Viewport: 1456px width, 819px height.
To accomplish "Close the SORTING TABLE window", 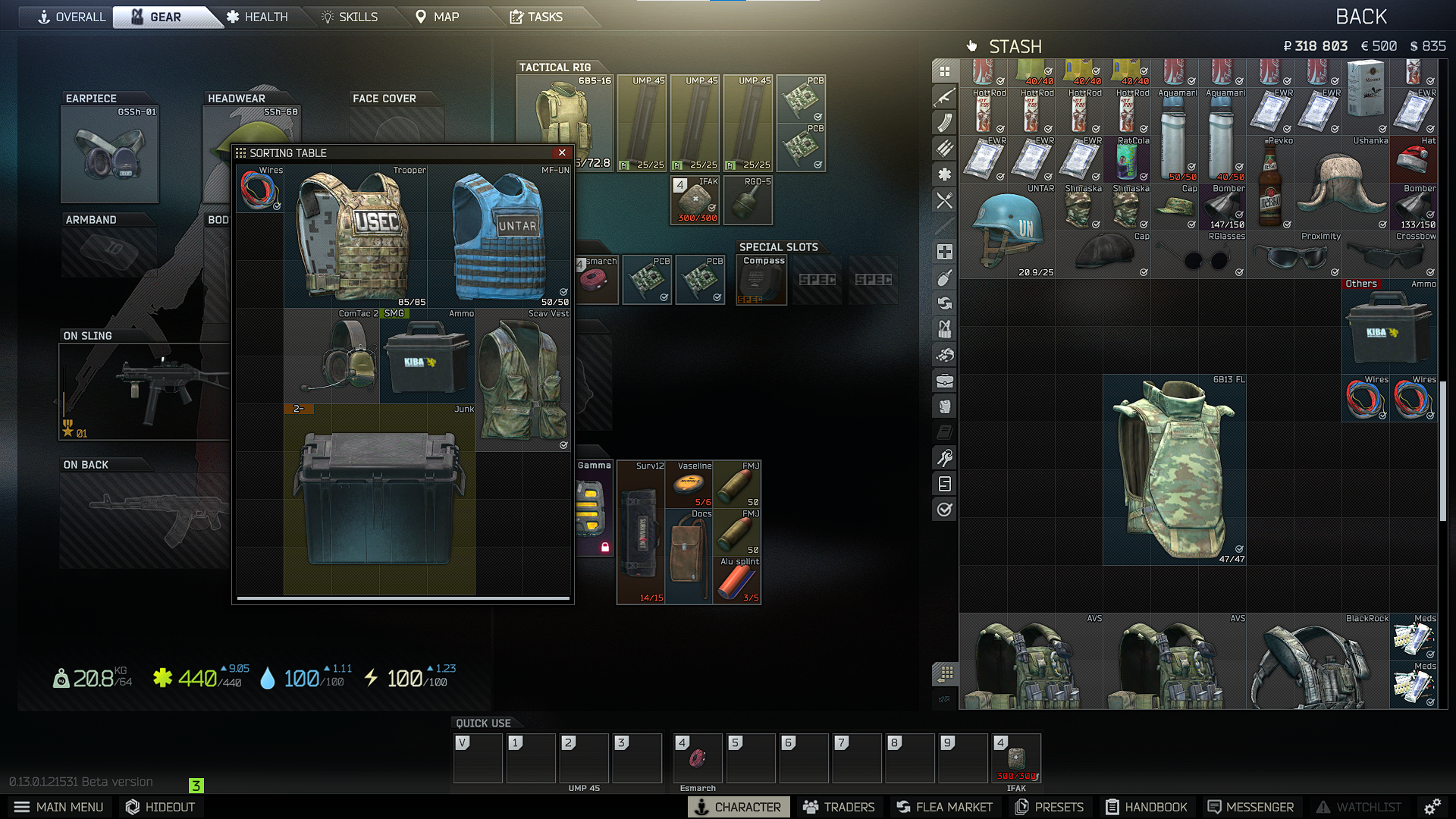I will click(x=562, y=152).
